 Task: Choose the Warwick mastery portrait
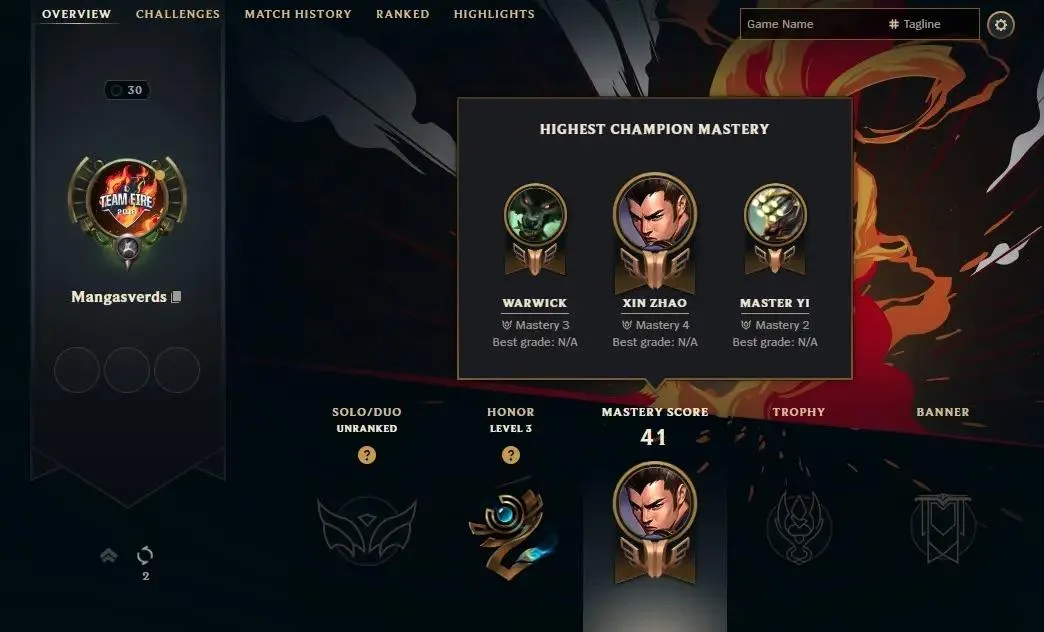(535, 215)
